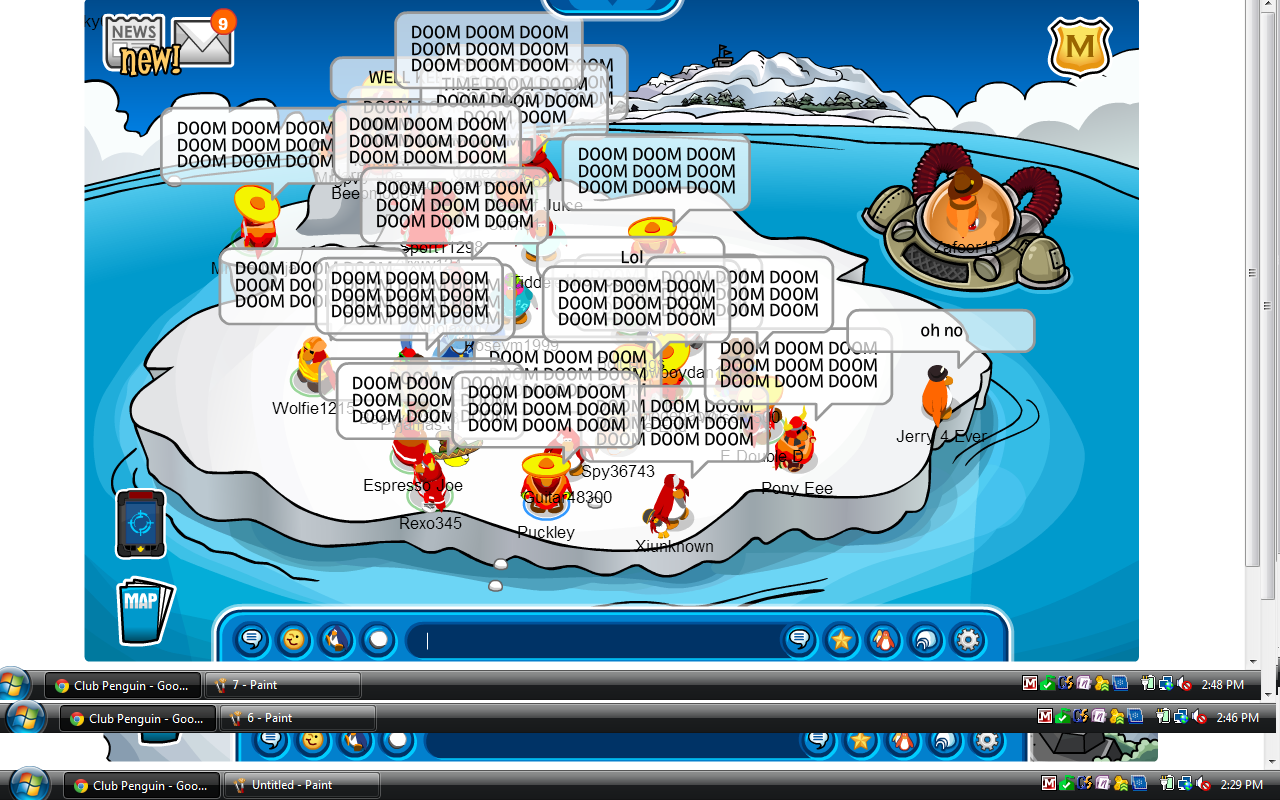The height and width of the screenshot is (800, 1280).
Task: Focus the chat message text box
Action: point(600,640)
